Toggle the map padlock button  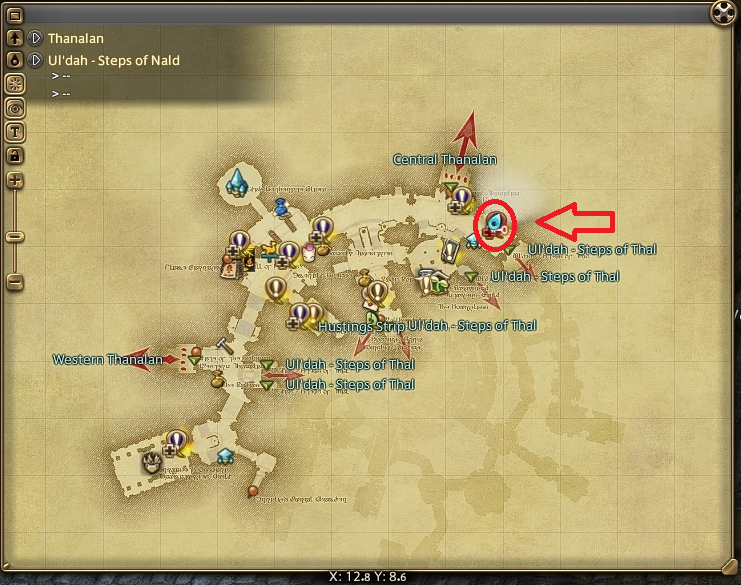[15, 155]
